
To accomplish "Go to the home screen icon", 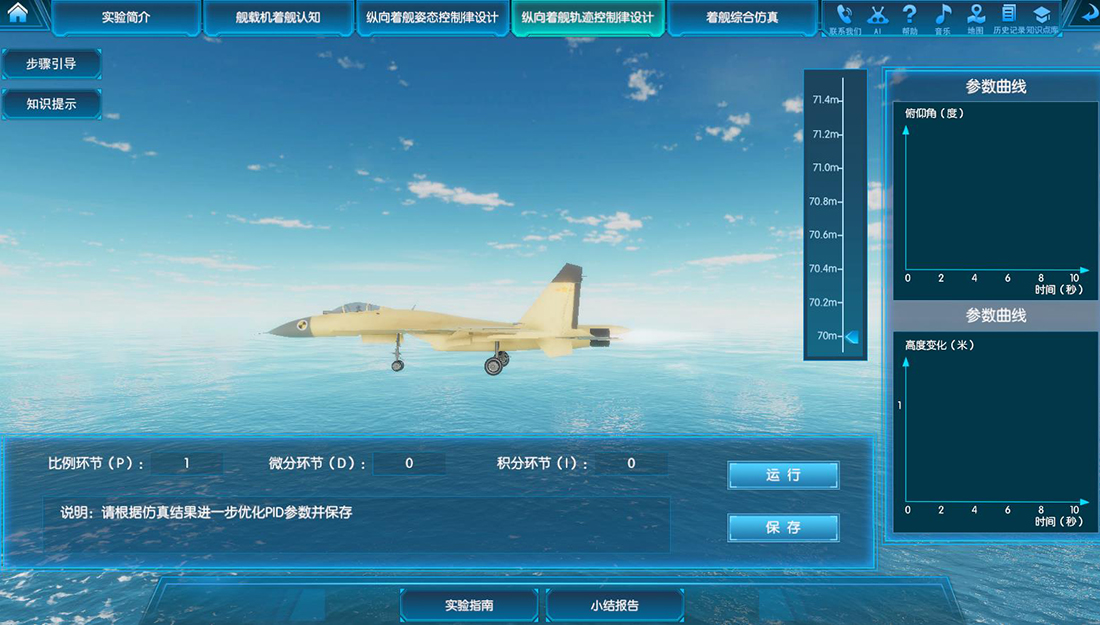I will pyautogui.click(x=17, y=14).
